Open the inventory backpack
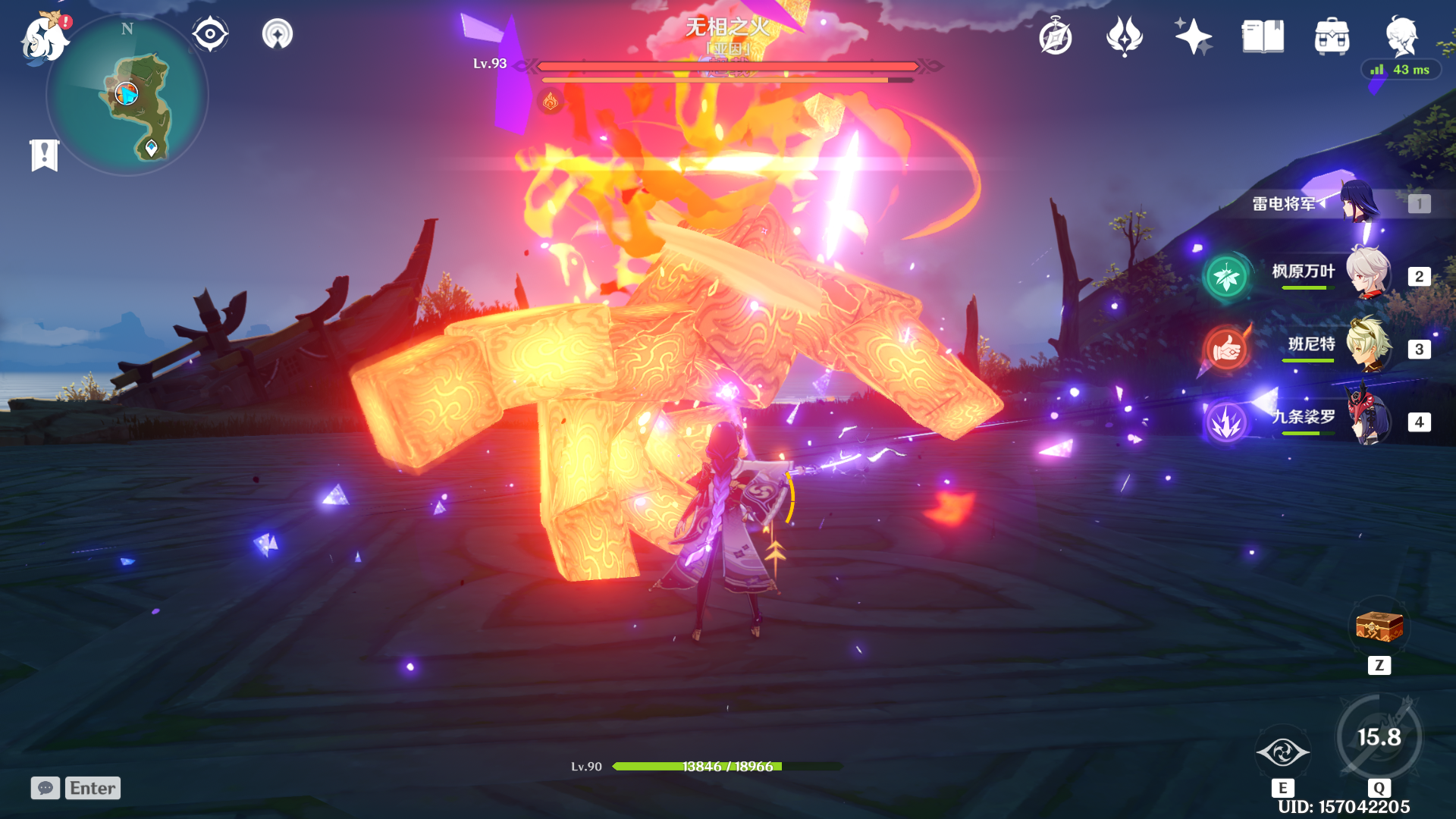This screenshot has width=1456, height=819. click(1332, 36)
